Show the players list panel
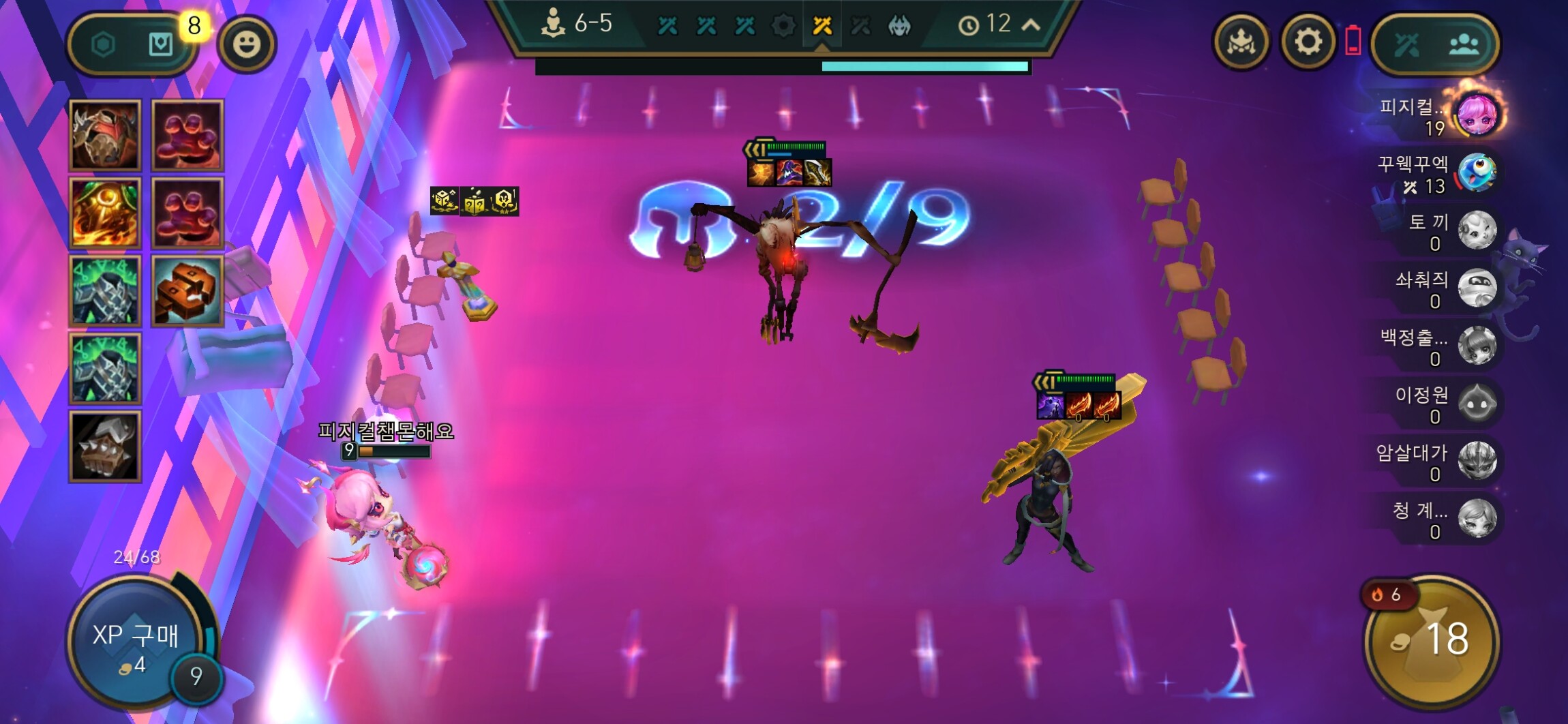Image resolution: width=1568 pixels, height=724 pixels. click(x=1464, y=45)
